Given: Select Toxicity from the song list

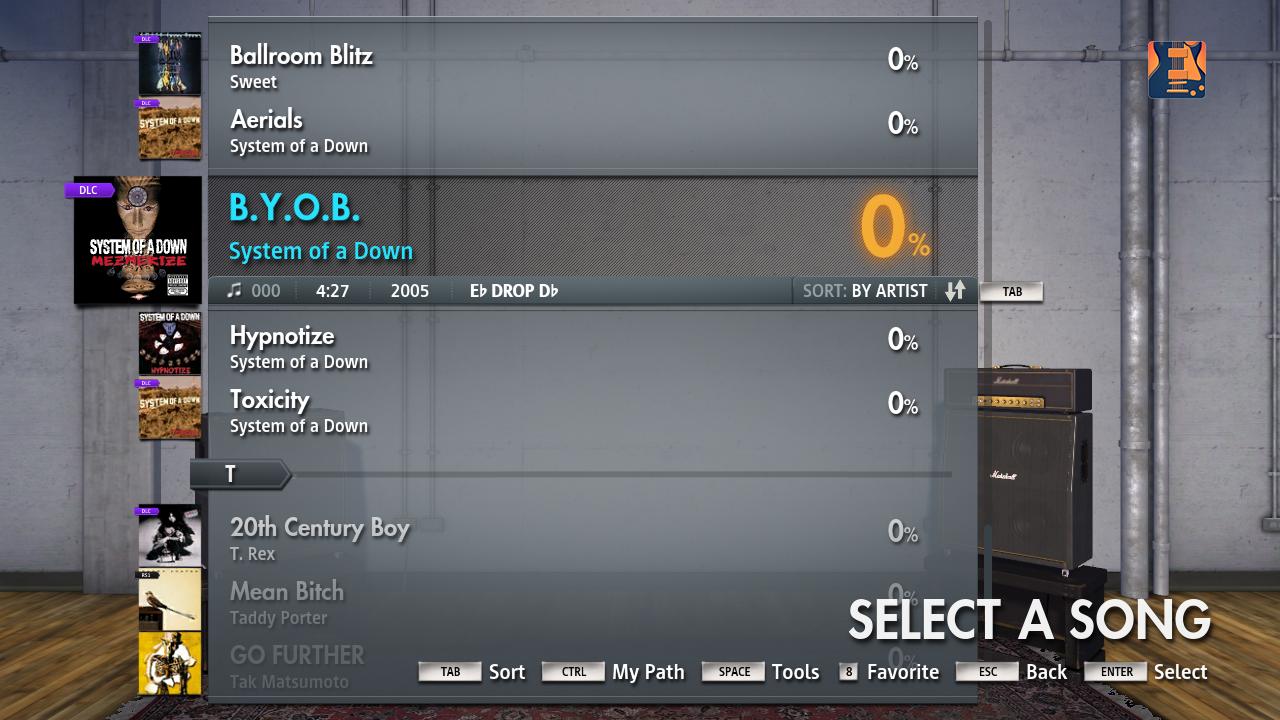Looking at the screenshot, I should (x=590, y=410).
